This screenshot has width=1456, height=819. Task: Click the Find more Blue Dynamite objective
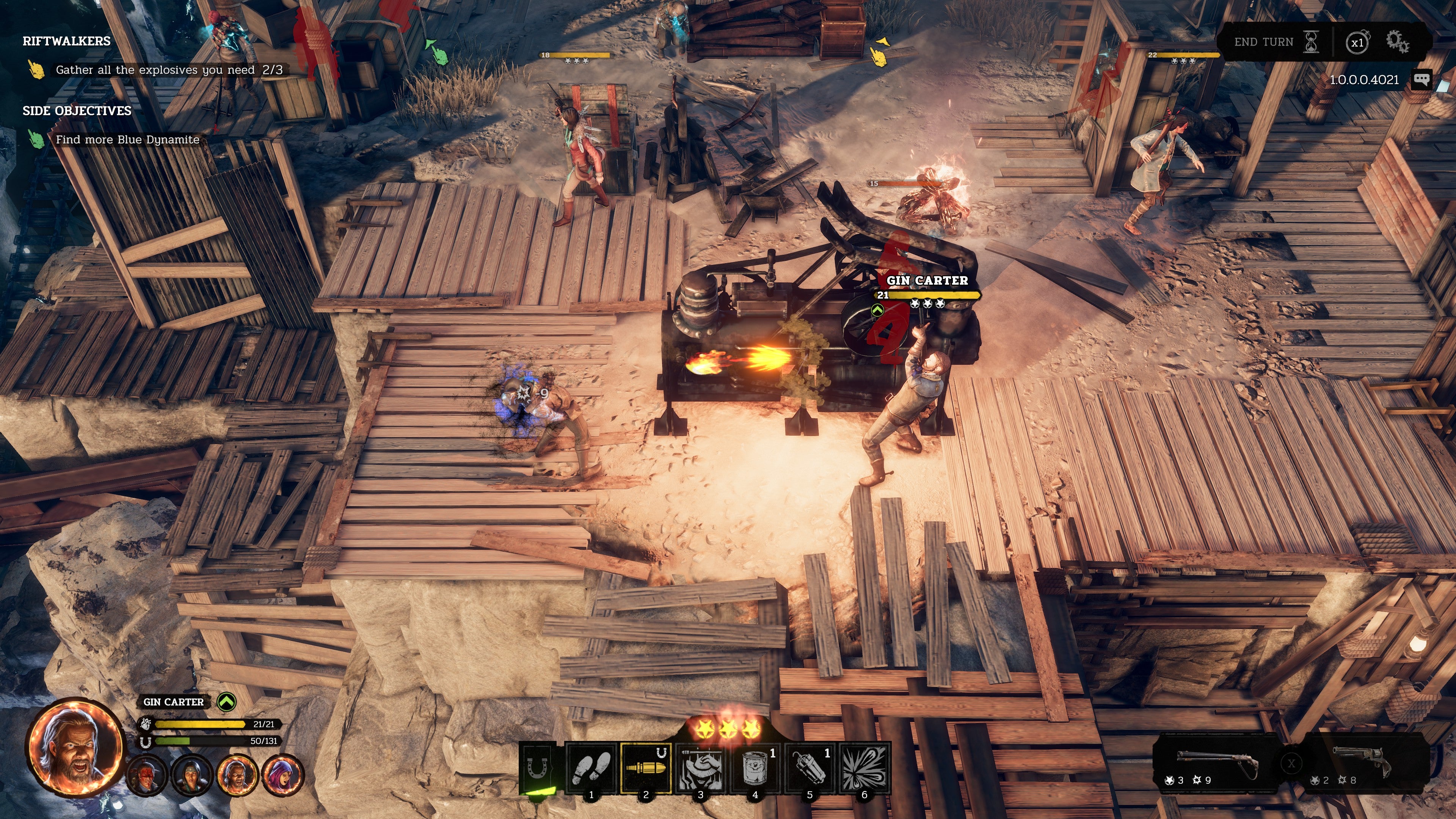pos(127,140)
